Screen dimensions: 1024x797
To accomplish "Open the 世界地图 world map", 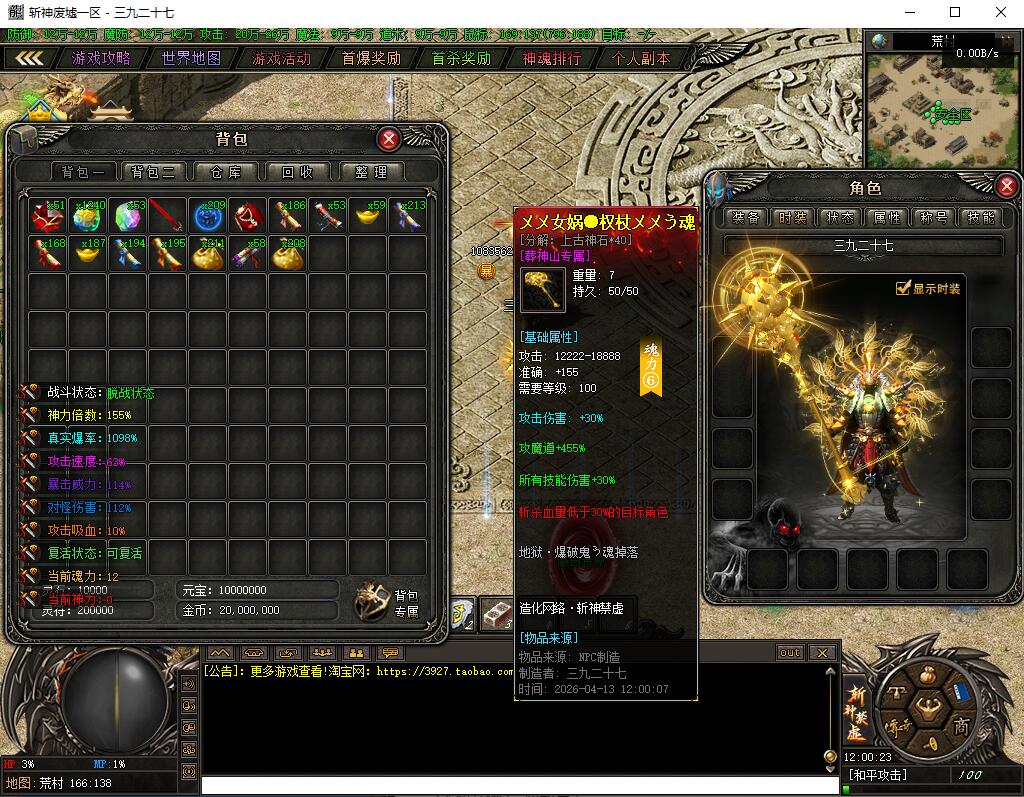I will point(191,58).
